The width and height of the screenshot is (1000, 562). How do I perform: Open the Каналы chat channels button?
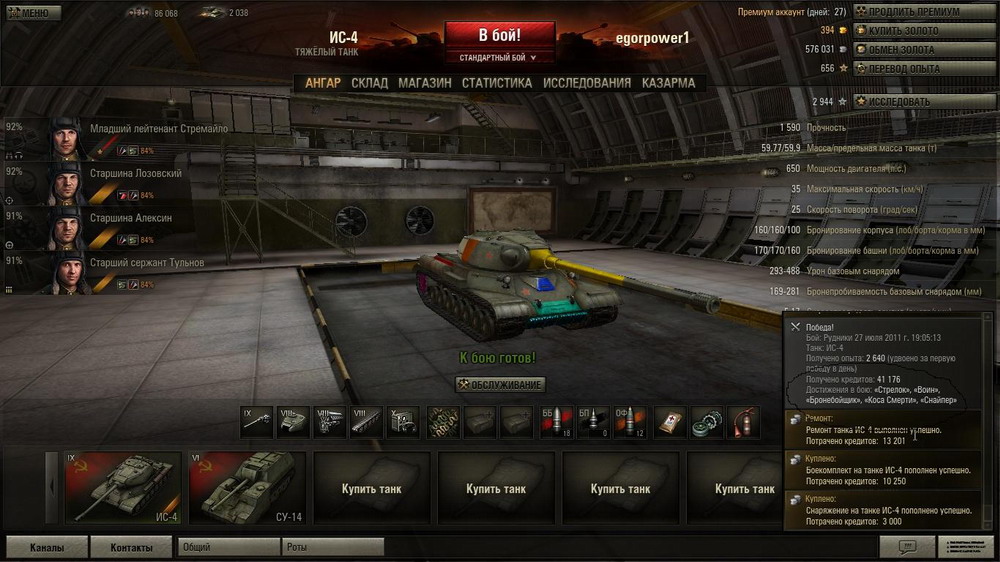[x=46, y=547]
